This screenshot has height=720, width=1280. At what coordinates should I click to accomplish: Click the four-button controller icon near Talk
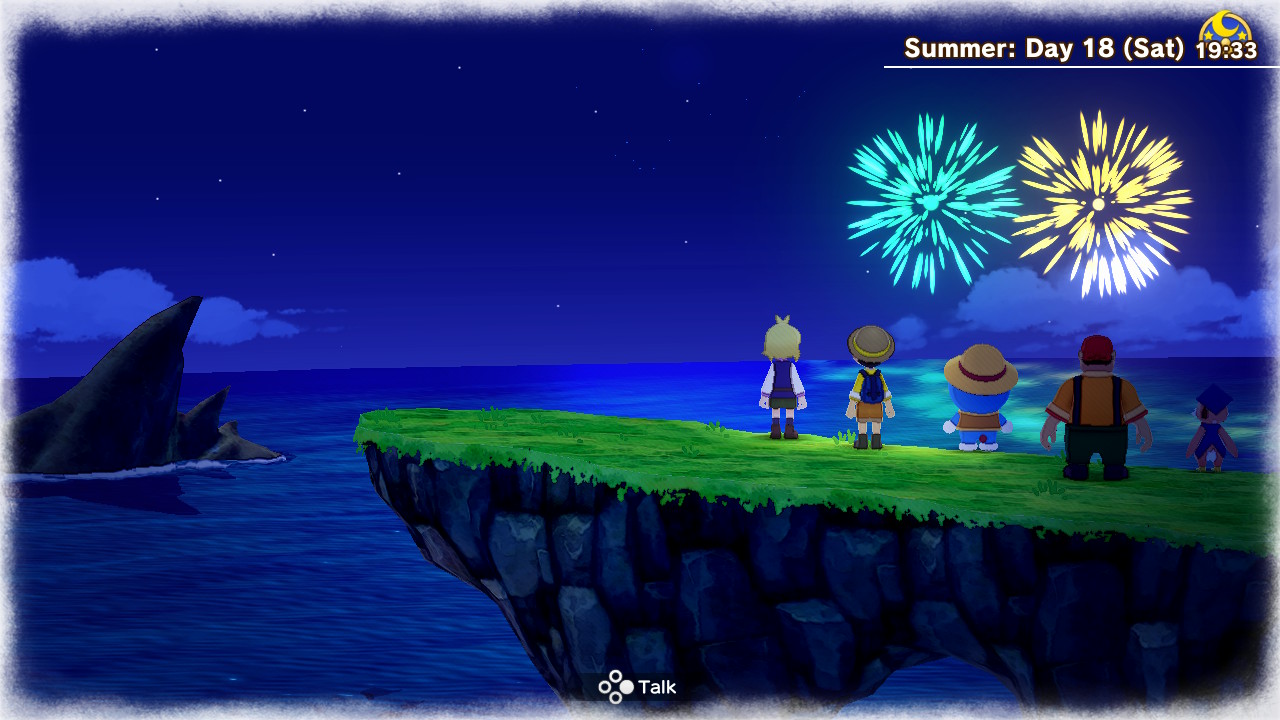click(x=615, y=686)
